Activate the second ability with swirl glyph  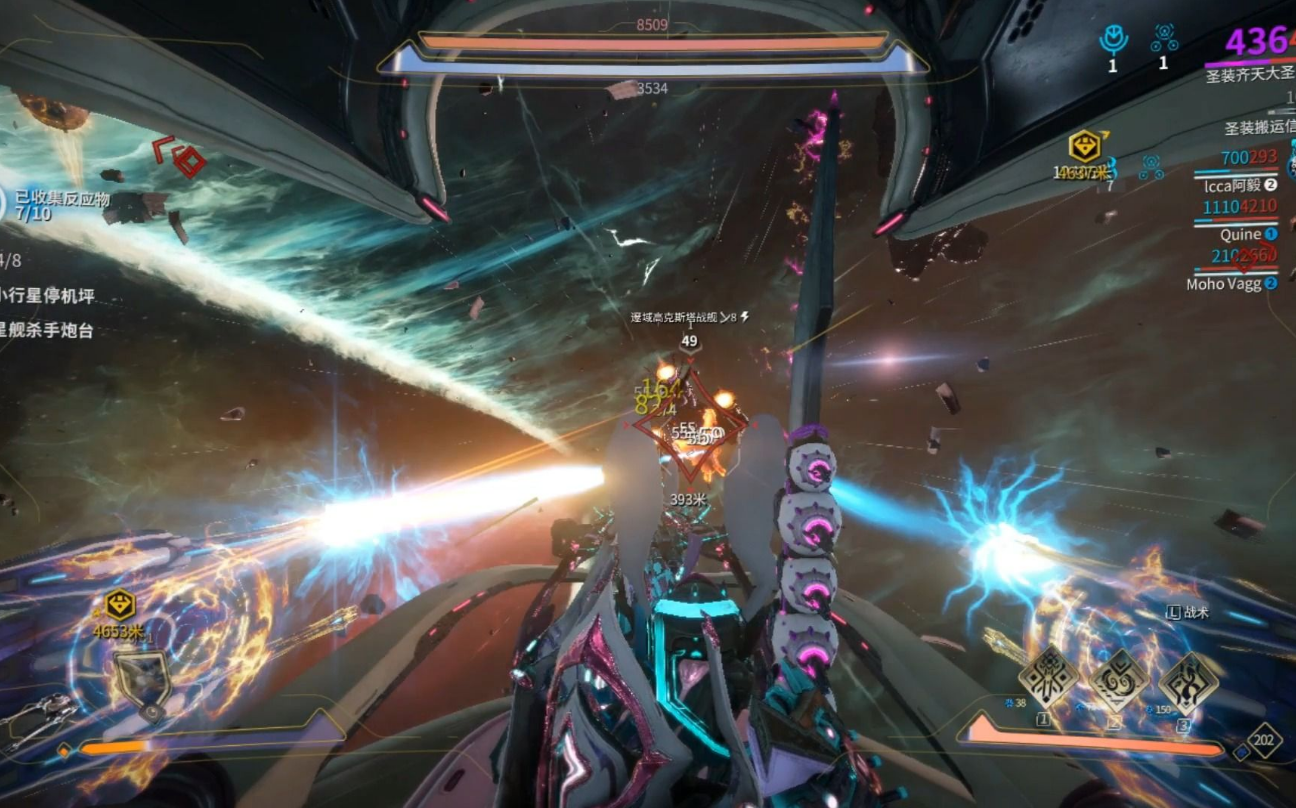pyautogui.click(x=1118, y=680)
